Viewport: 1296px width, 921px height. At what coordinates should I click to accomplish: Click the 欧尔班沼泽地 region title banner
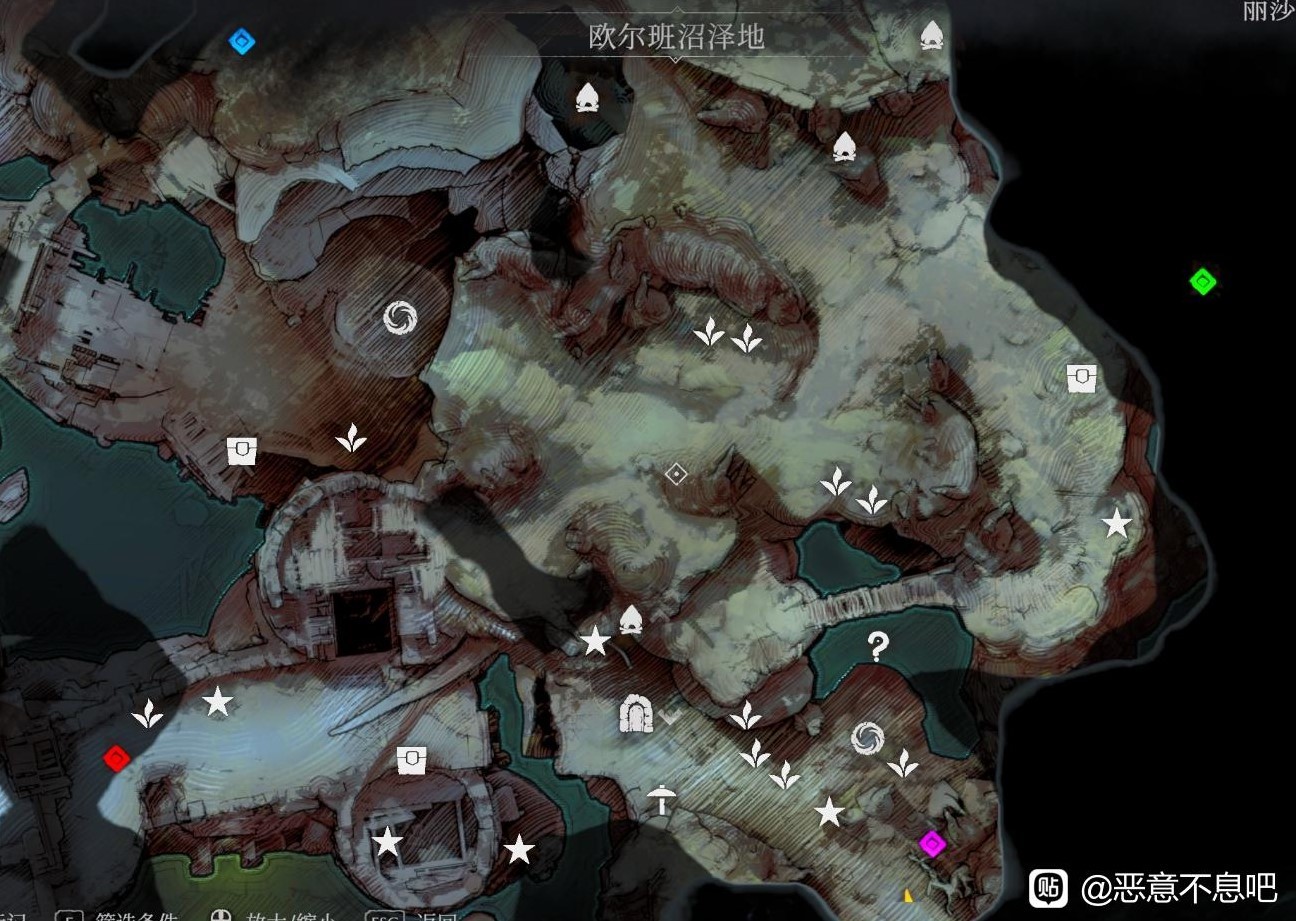(x=677, y=38)
